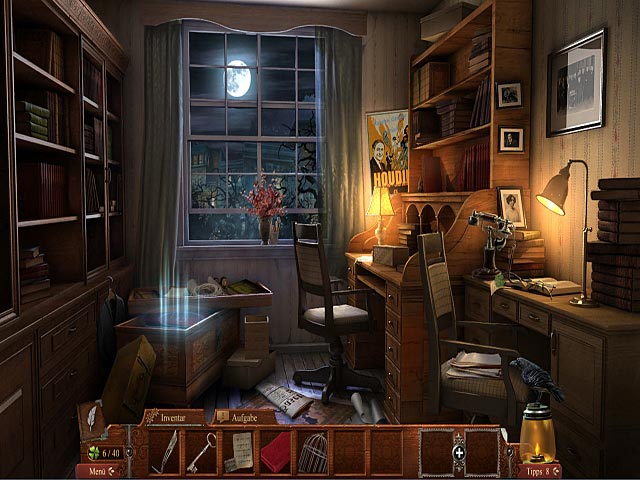Open the Menü button

[x=97, y=471]
